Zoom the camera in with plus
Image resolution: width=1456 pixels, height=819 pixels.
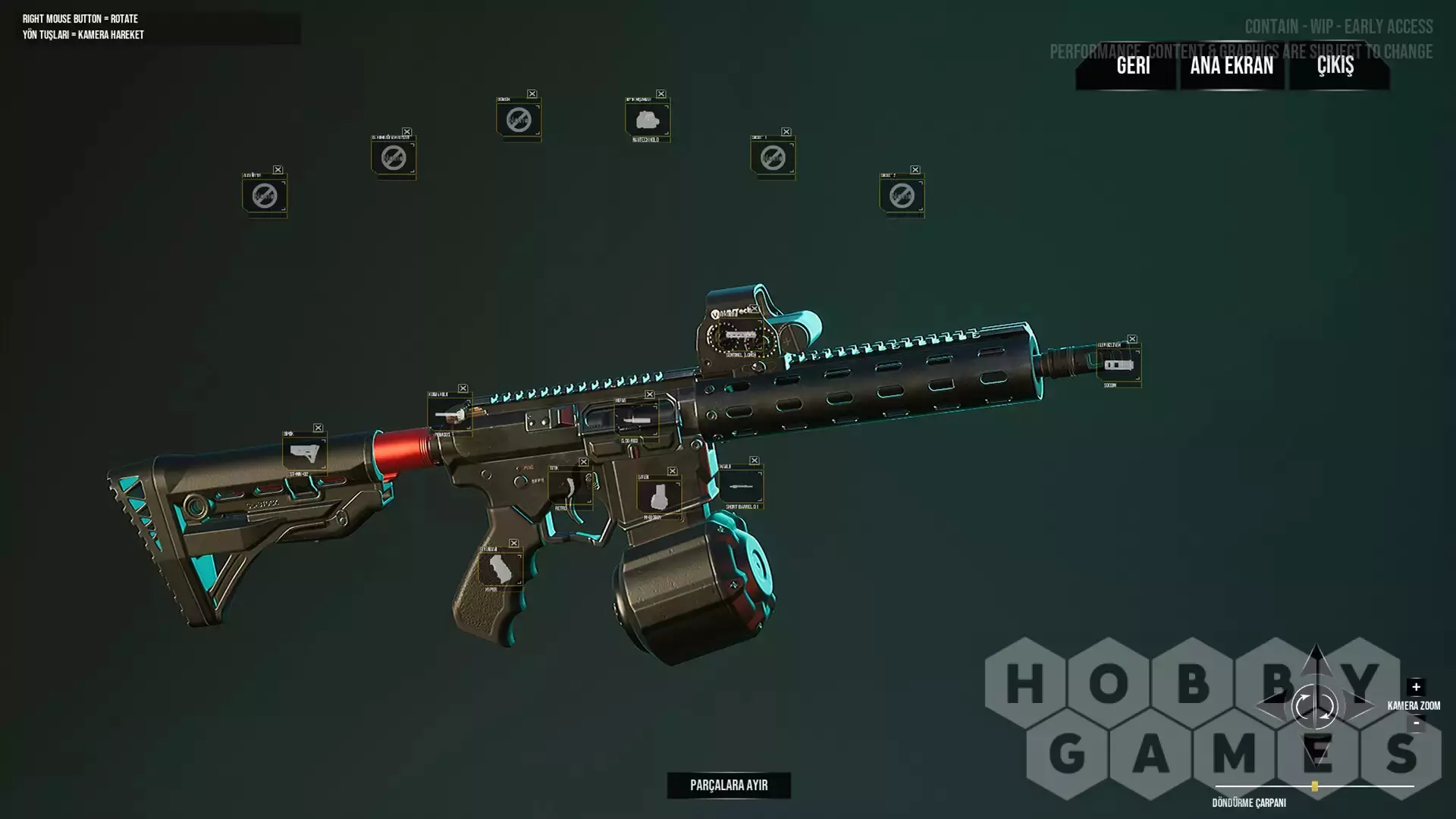(x=1416, y=687)
